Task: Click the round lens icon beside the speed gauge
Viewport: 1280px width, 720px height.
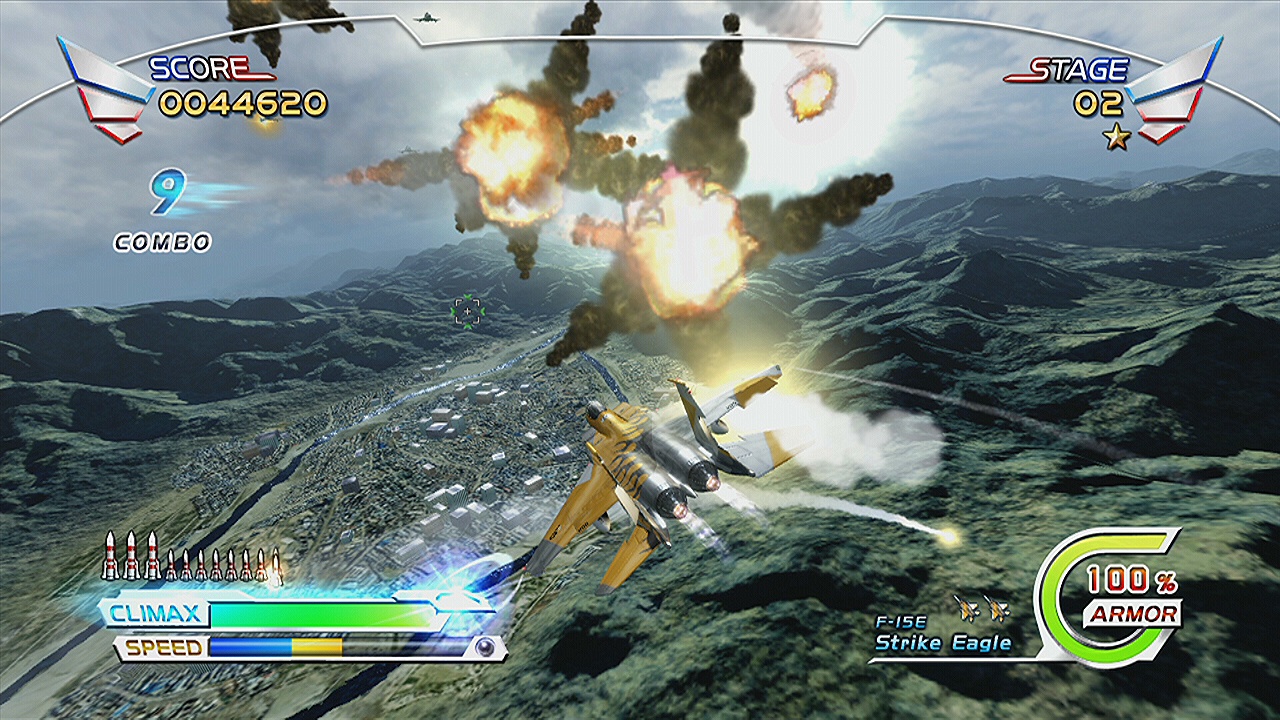Action: (x=485, y=647)
